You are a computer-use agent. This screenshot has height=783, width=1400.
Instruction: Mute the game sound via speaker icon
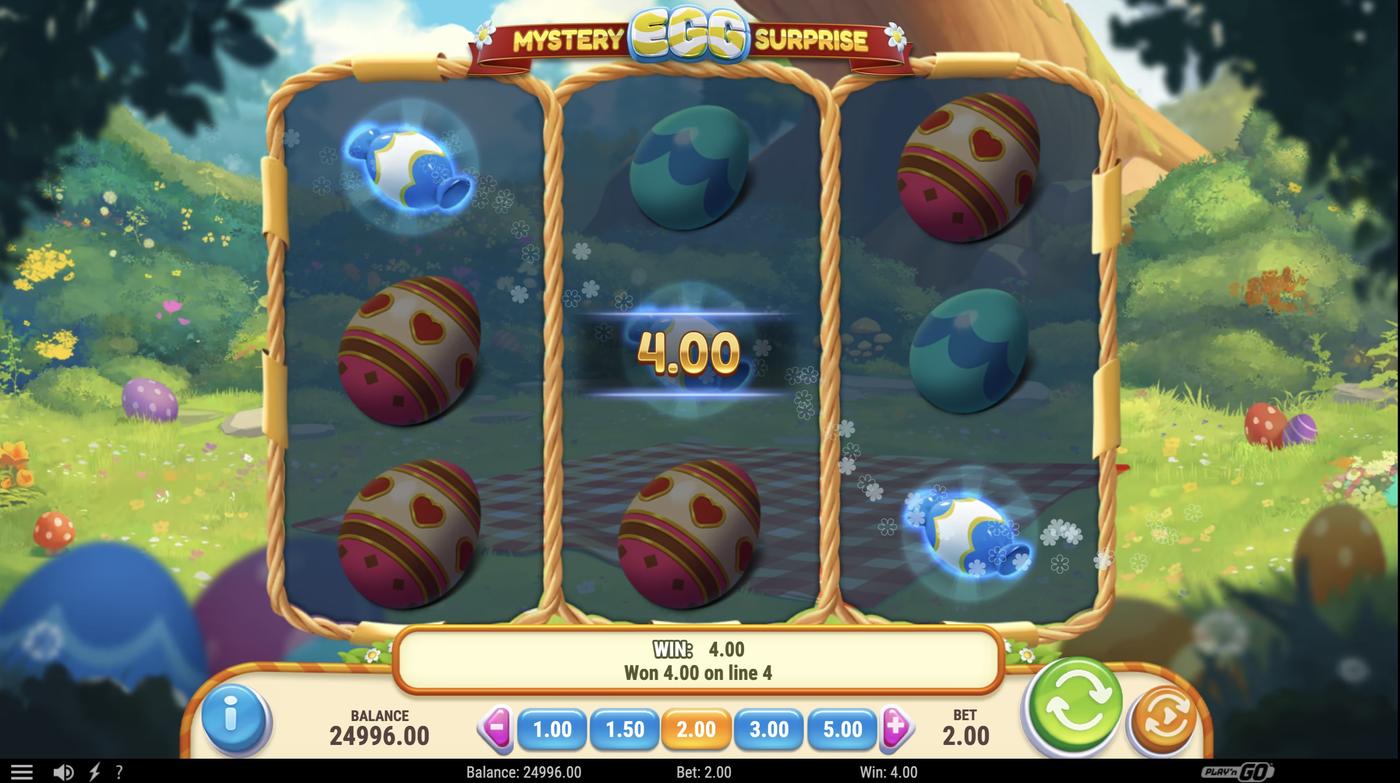point(63,771)
